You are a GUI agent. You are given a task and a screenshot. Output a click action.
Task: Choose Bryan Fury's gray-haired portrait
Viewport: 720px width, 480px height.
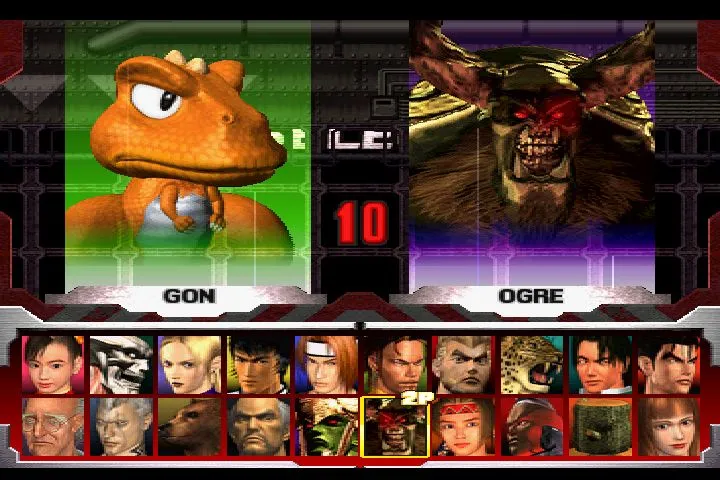(121, 427)
